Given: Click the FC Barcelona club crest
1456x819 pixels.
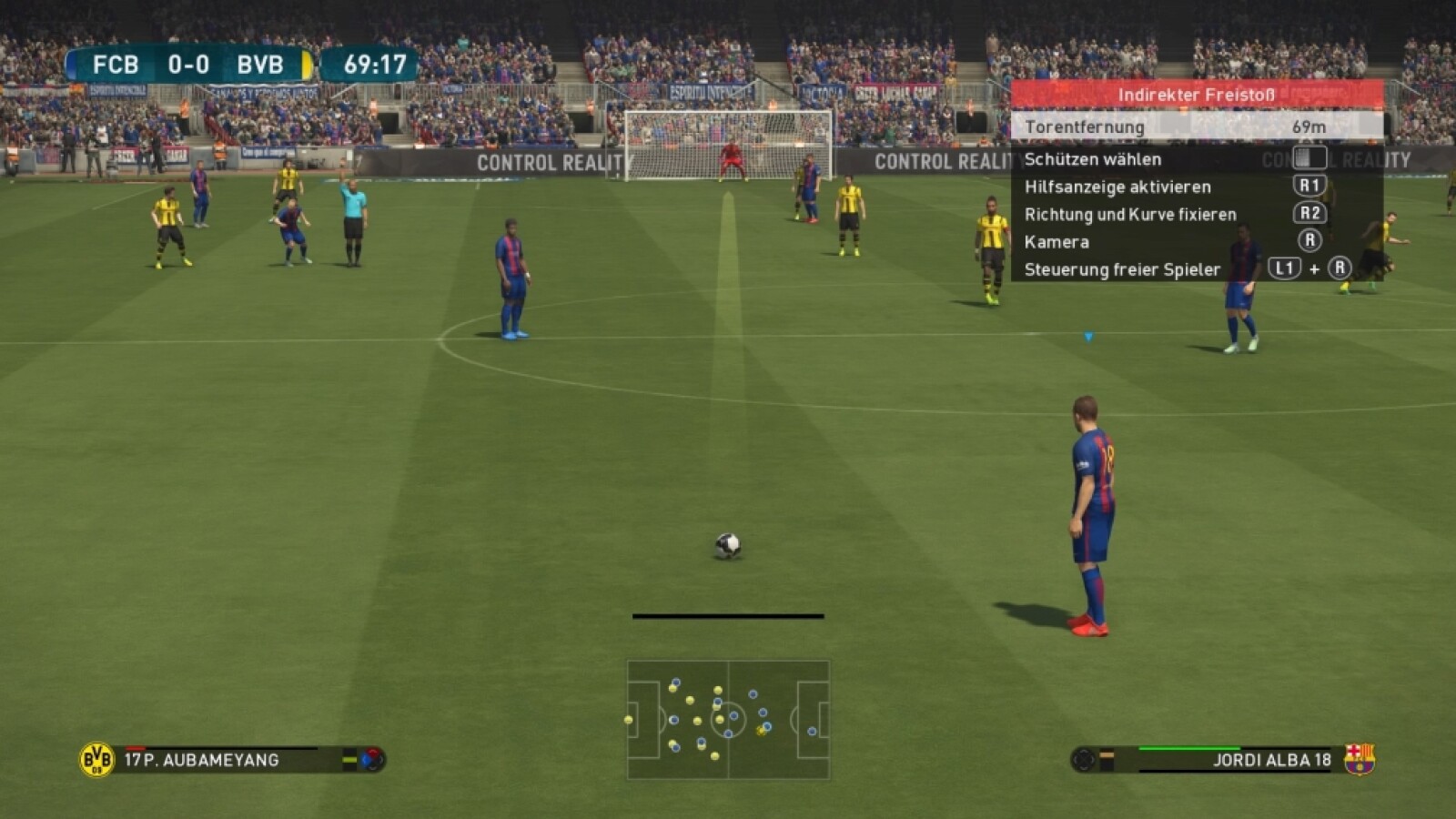Looking at the screenshot, I should (1360, 759).
